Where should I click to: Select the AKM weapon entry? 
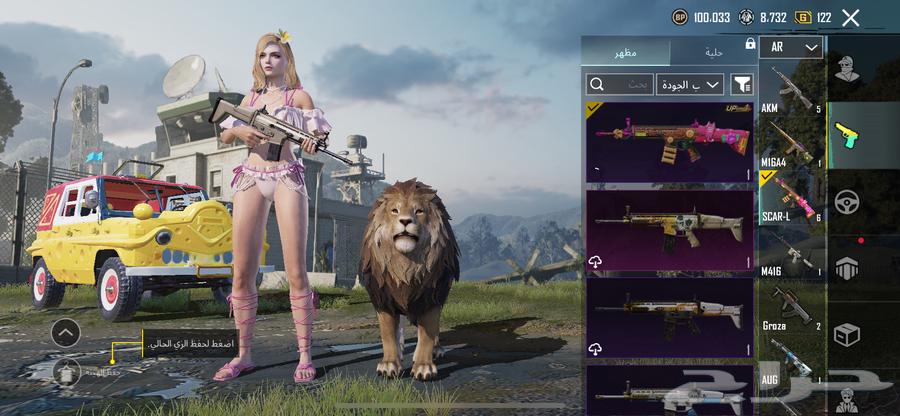pos(791,90)
